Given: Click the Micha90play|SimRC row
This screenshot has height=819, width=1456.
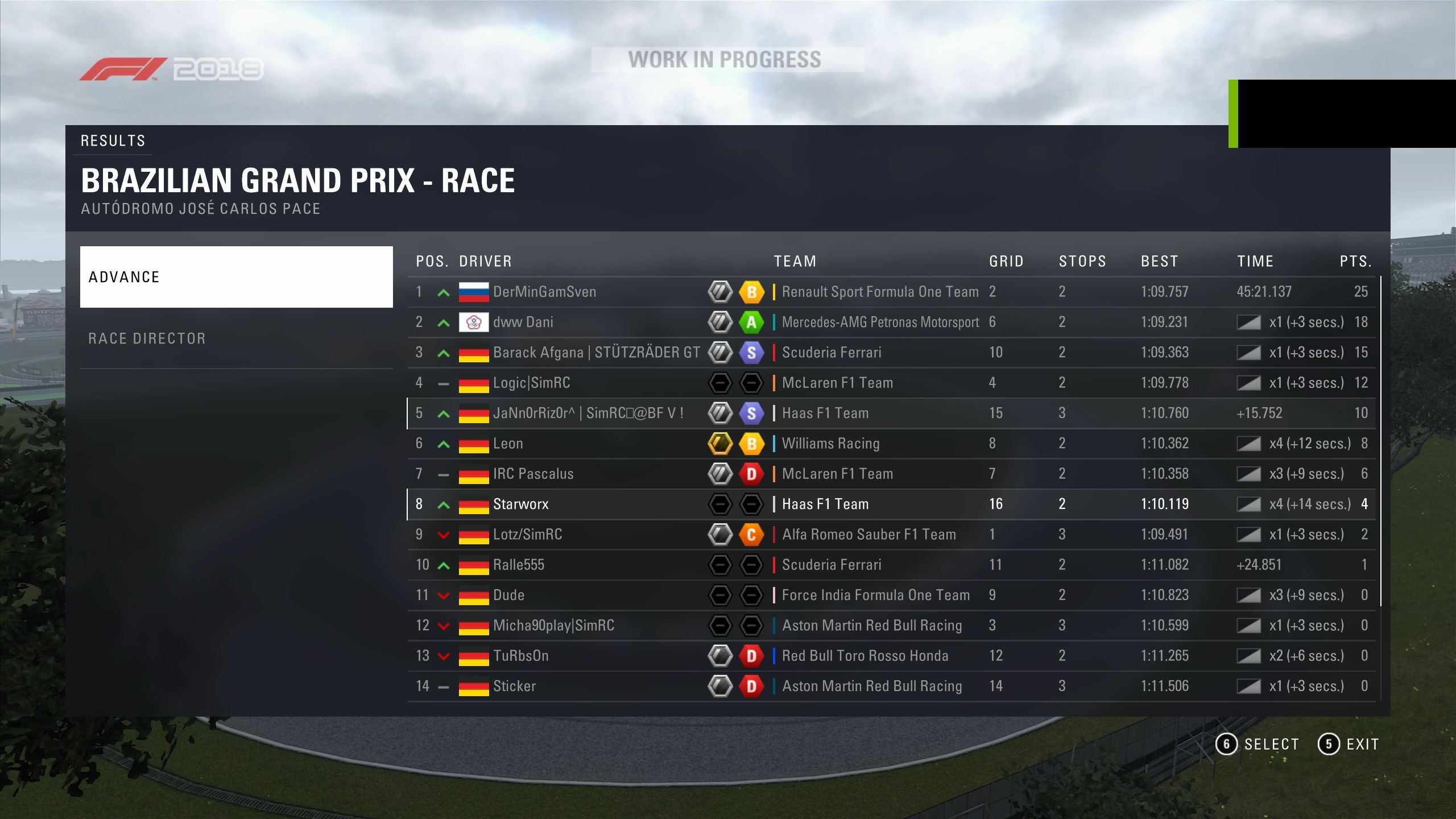Looking at the screenshot, I should coord(891,626).
